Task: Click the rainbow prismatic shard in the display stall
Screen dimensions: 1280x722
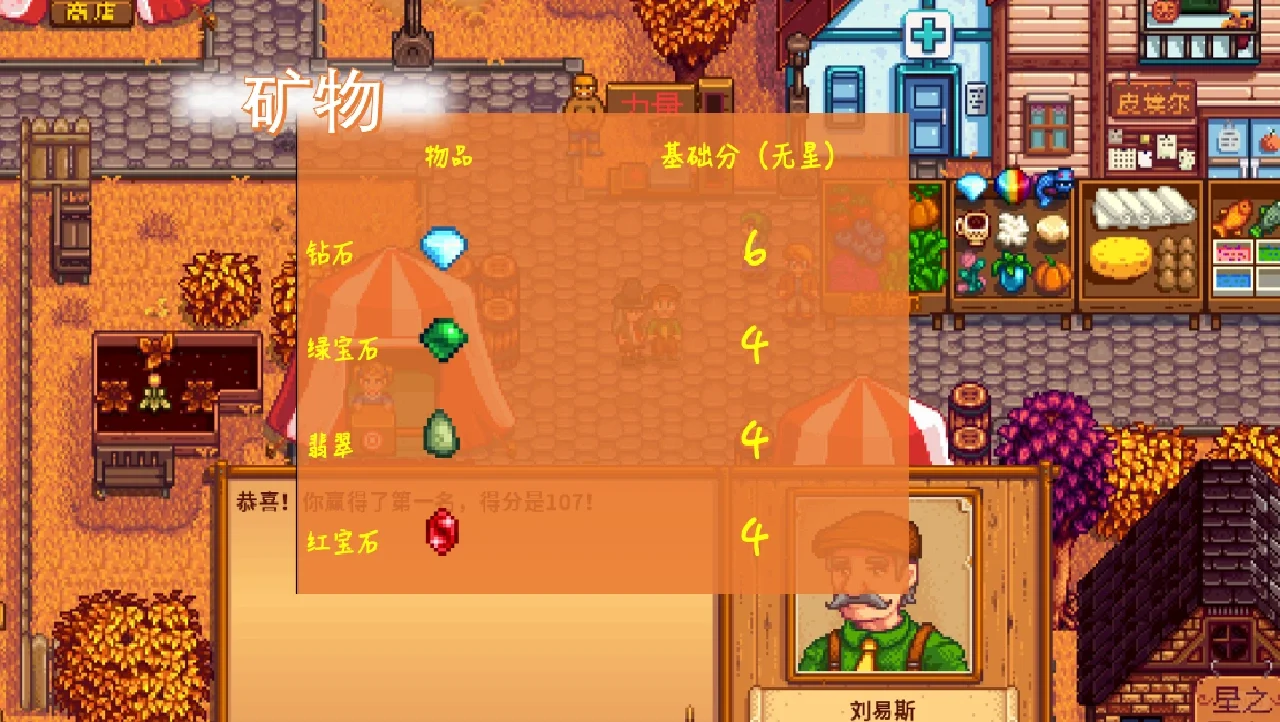Action: (1012, 187)
